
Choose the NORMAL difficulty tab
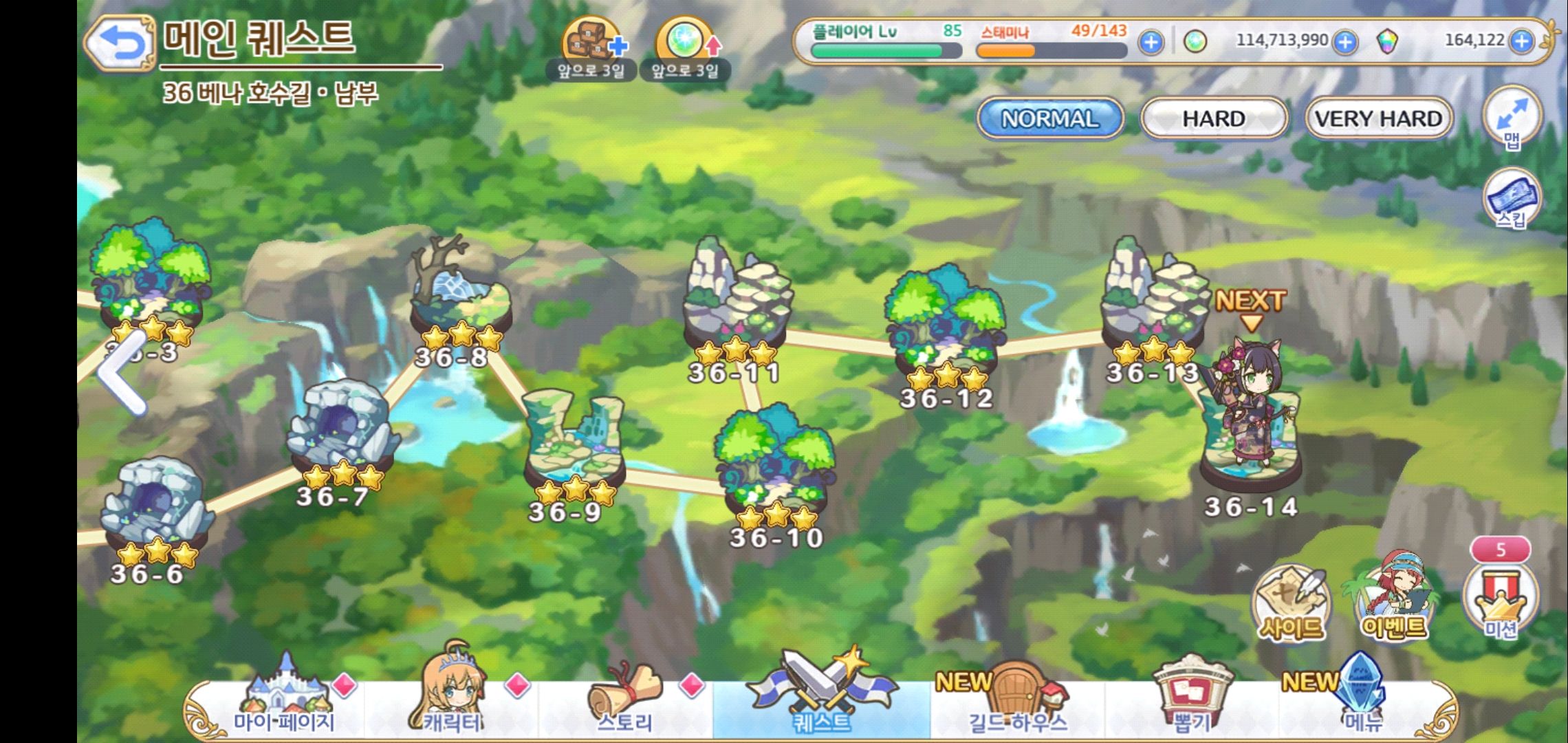tap(1049, 118)
